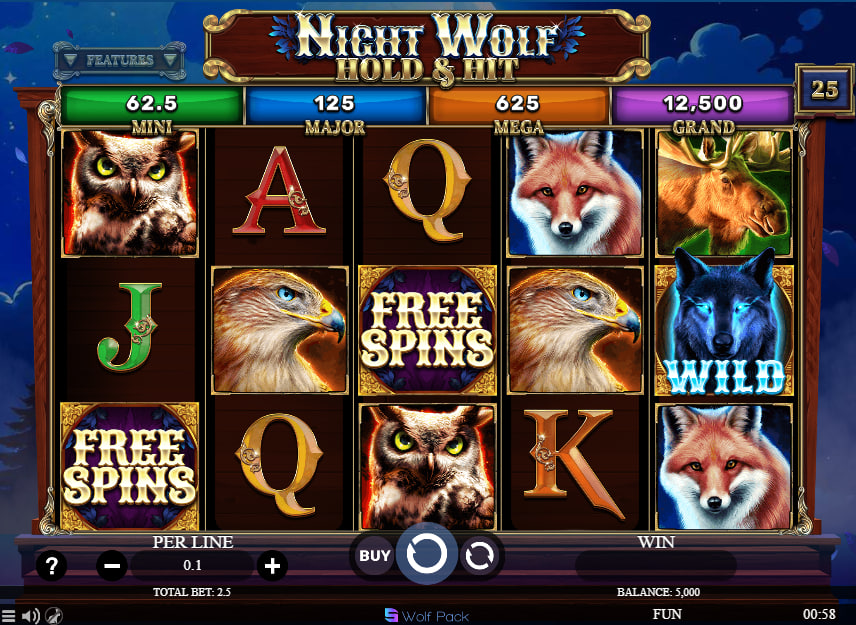Open the Features dropdown
The width and height of the screenshot is (856, 625).
pyautogui.click(x=119, y=60)
